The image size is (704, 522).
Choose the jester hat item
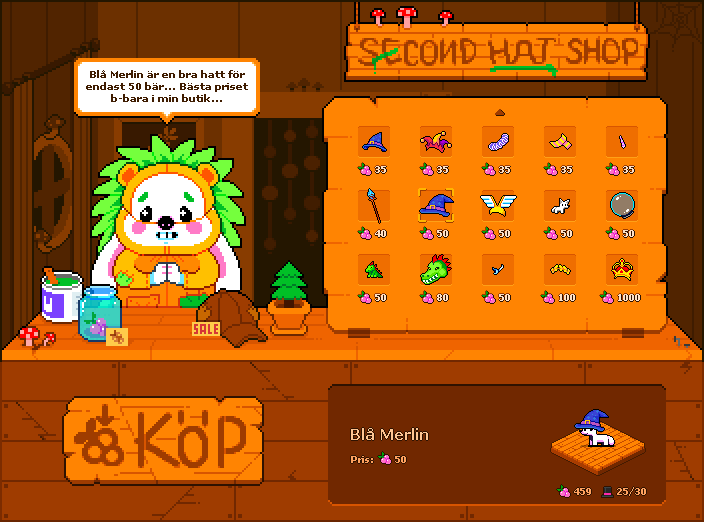tap(434, 142)
